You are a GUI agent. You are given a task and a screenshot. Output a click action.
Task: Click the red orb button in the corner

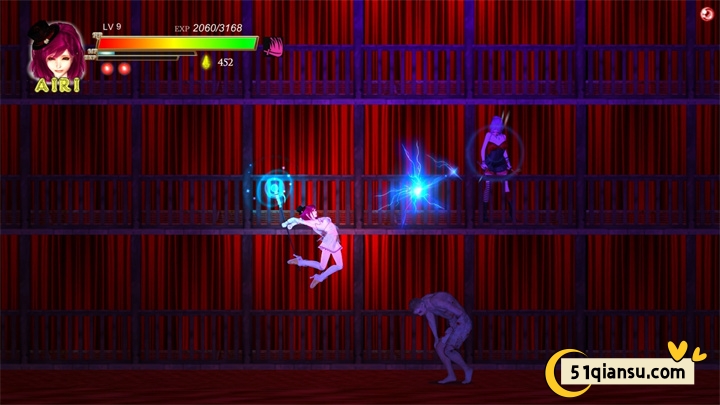pos(707,13)
